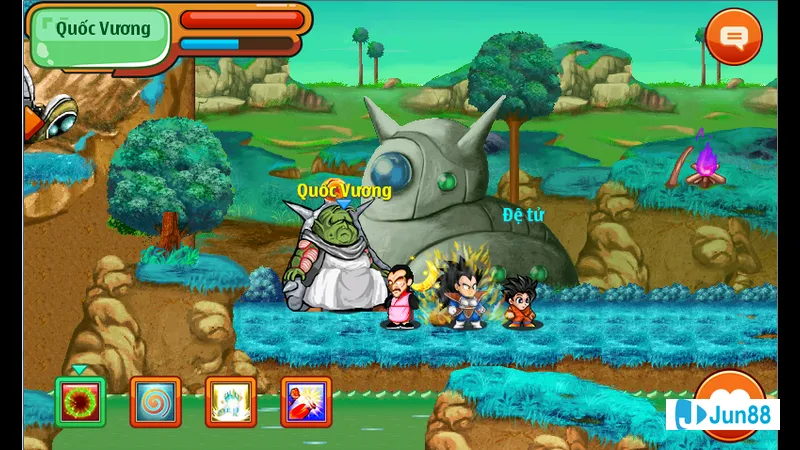Activate the red punch attack skill
The width and height of the screenshot is (800, 450).
(x=306, y=402)
